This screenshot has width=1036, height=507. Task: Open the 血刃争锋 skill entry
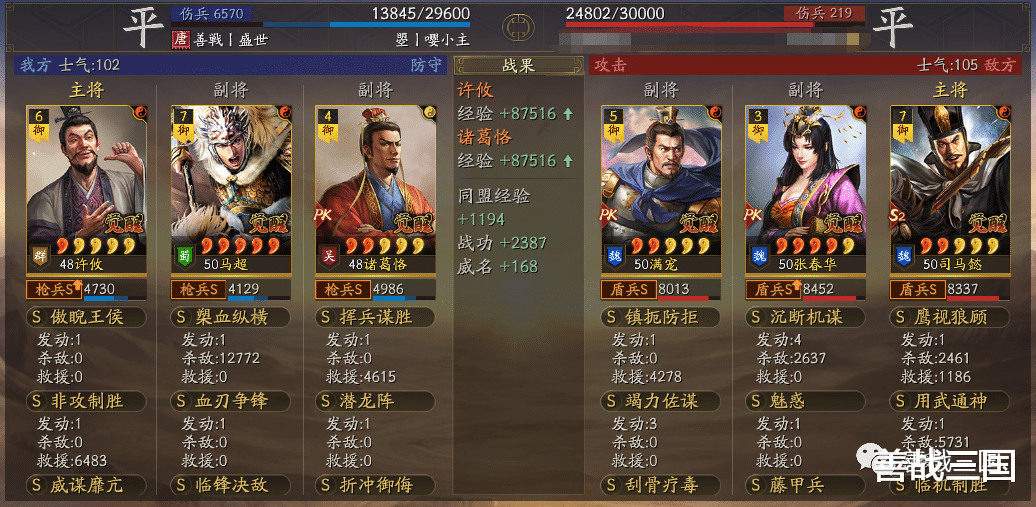(x=231, y=401)
